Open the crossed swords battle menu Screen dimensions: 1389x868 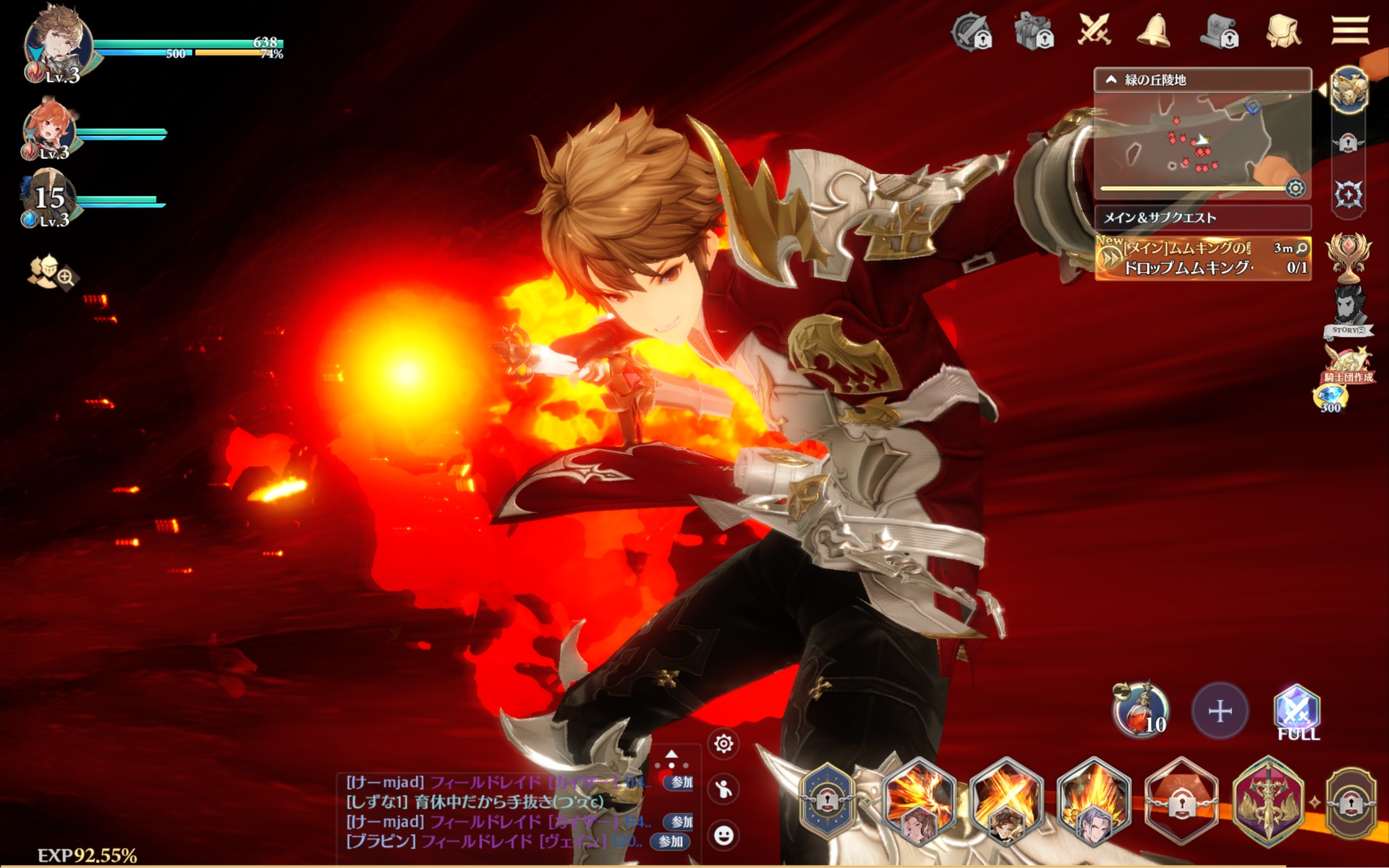1094,30
